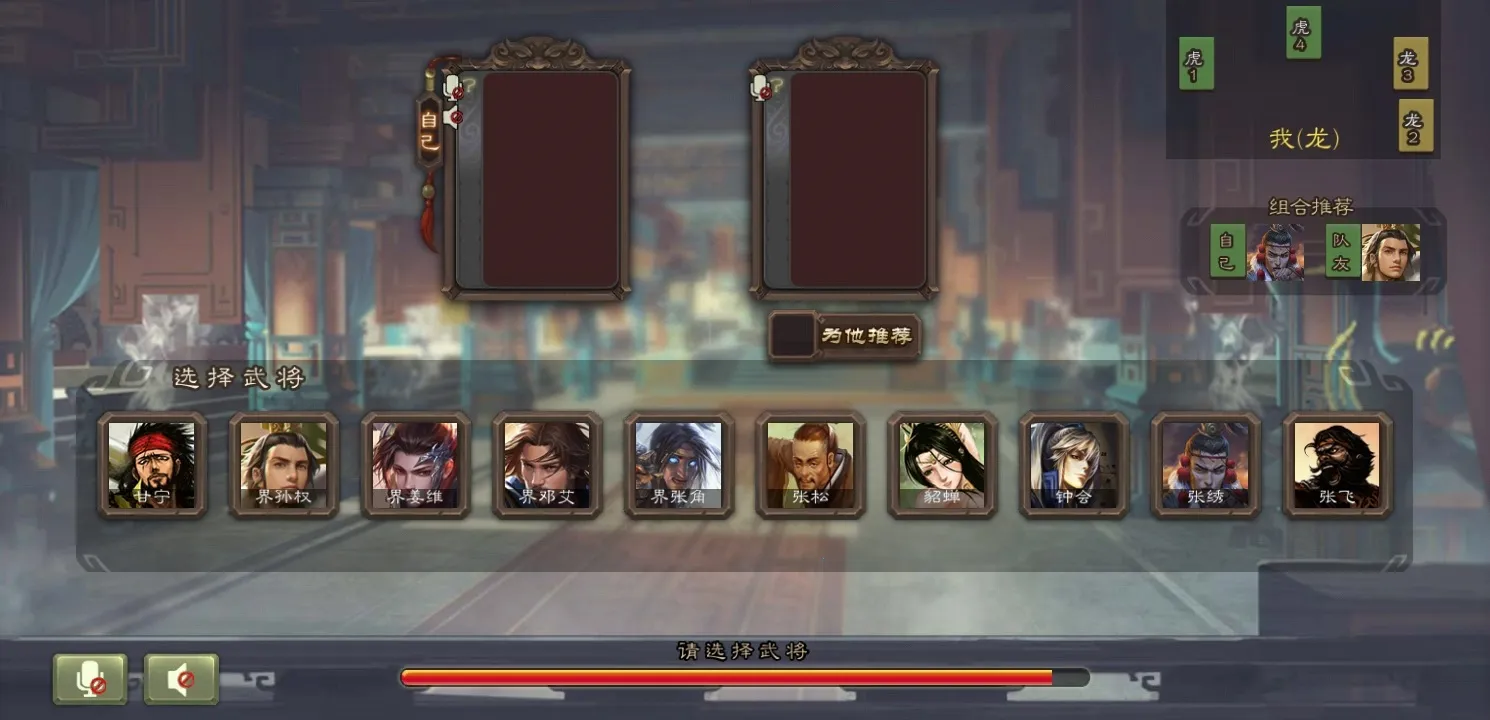Viewport: 1490px width, 720px height.
Task: Click the muted microphone icon on your card slot
Action: 451,88
